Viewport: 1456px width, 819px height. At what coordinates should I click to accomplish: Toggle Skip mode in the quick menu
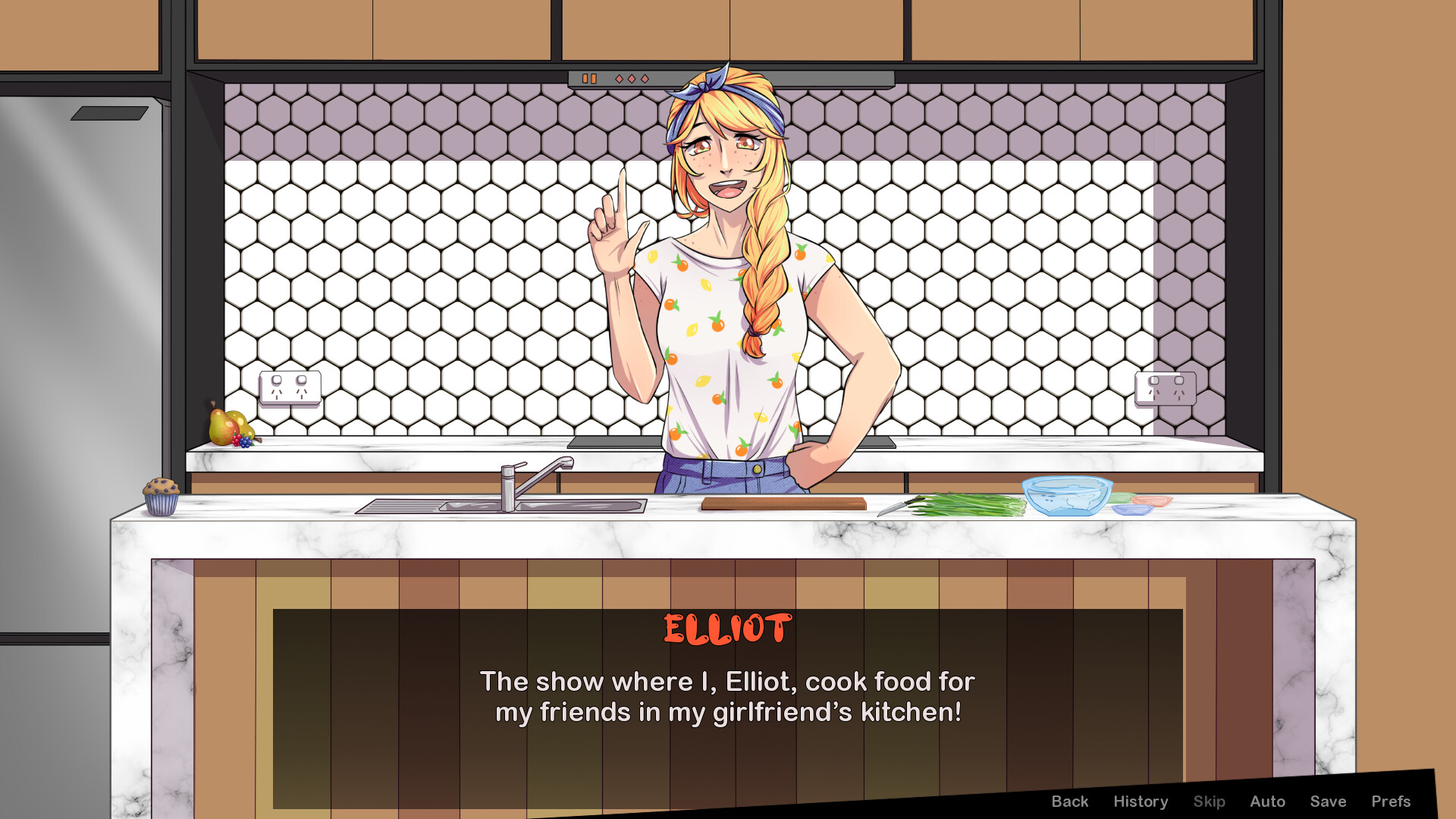[x=1210, y=801]
